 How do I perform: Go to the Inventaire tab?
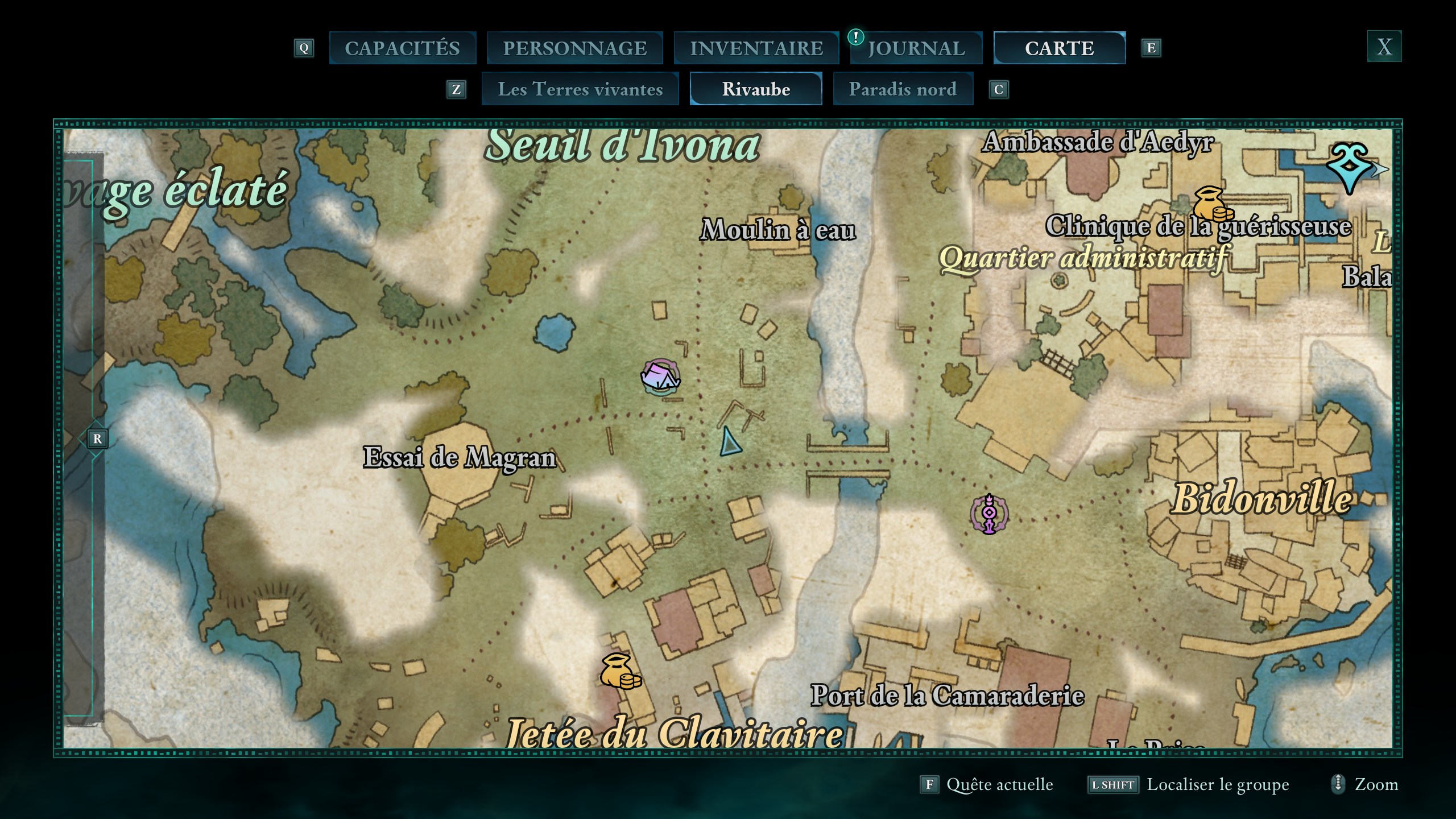point(756,48)
